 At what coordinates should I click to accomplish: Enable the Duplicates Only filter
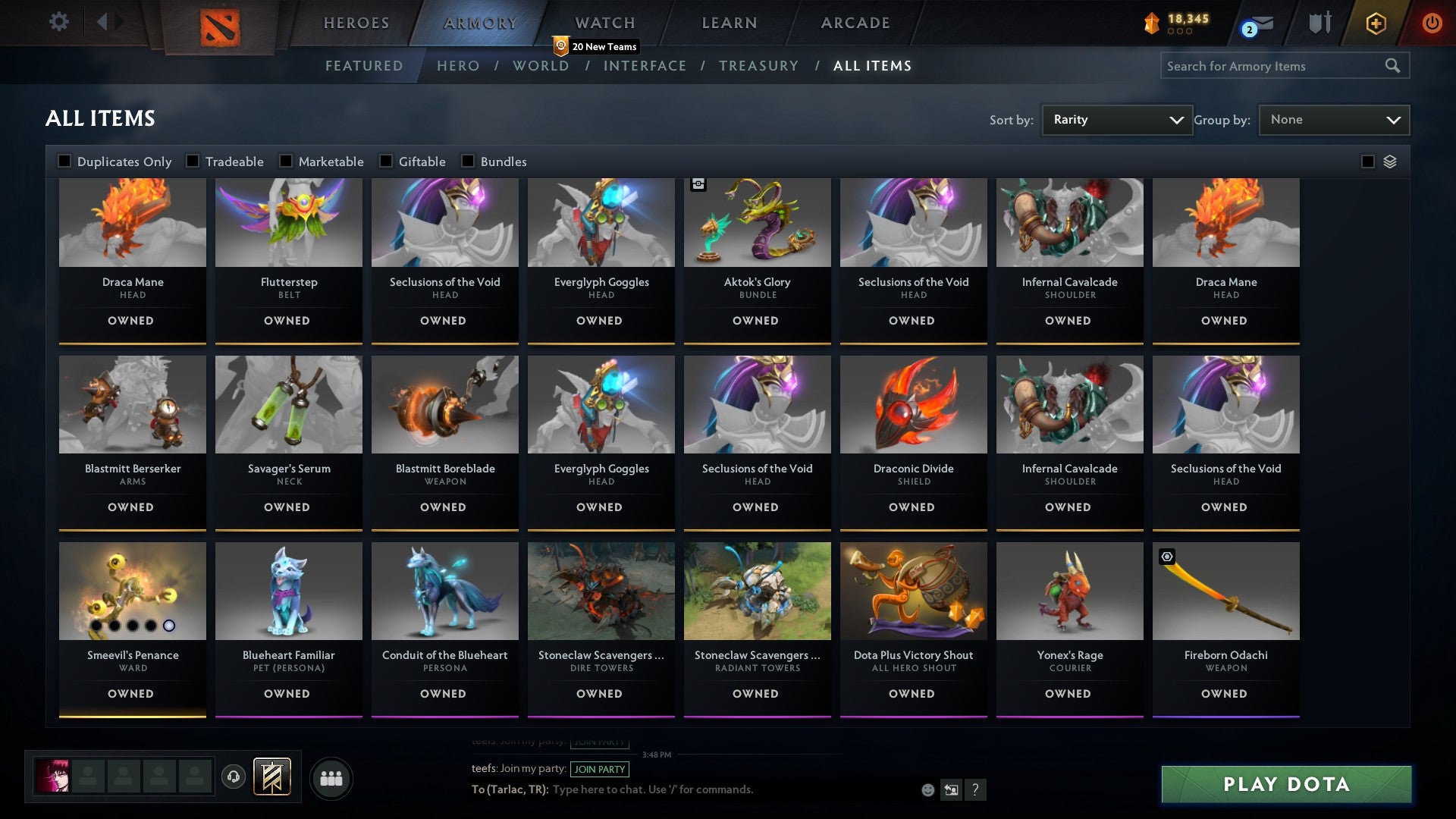(x=64, y=161)
